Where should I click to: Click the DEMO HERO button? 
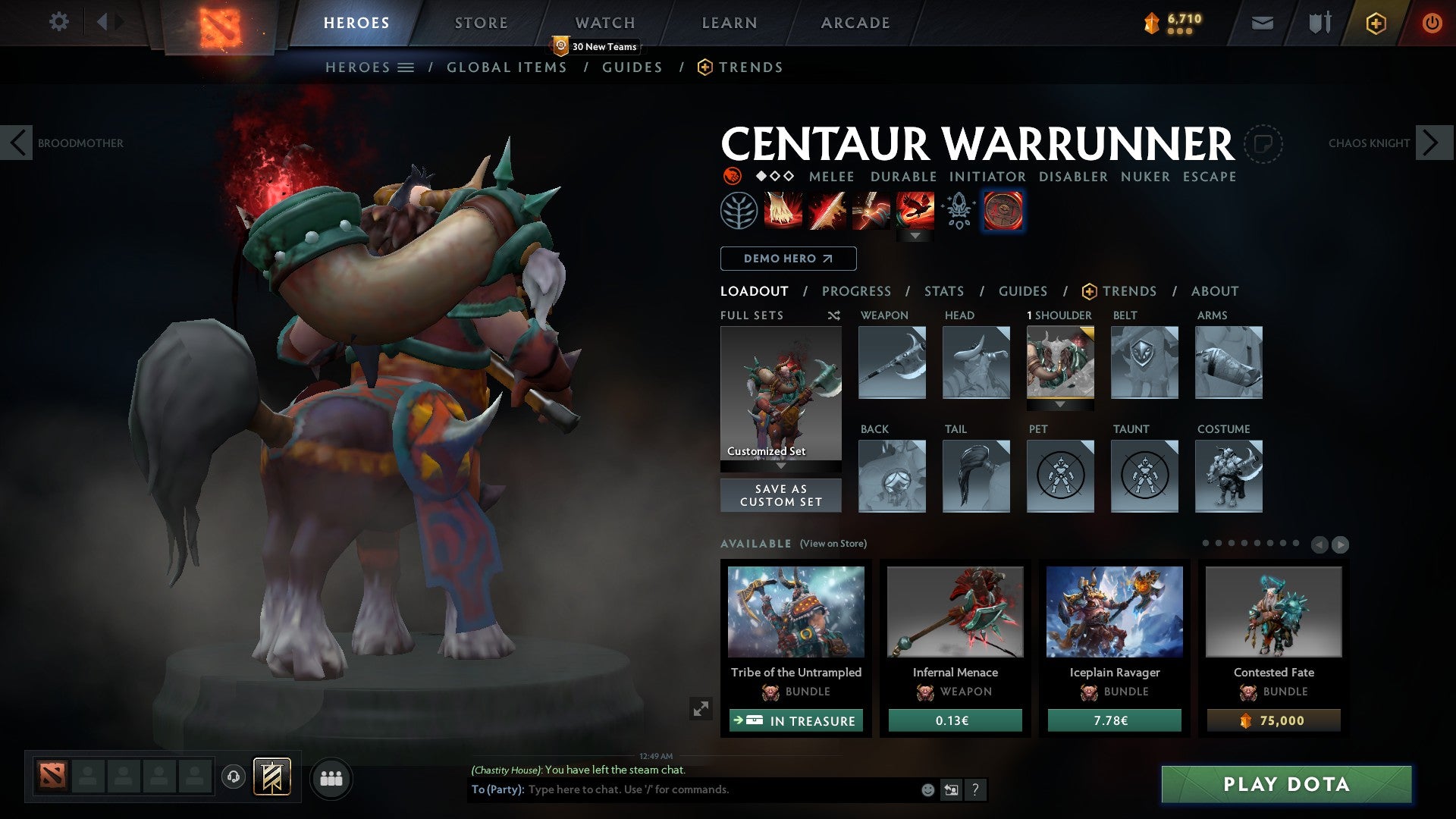pos(787,258)
